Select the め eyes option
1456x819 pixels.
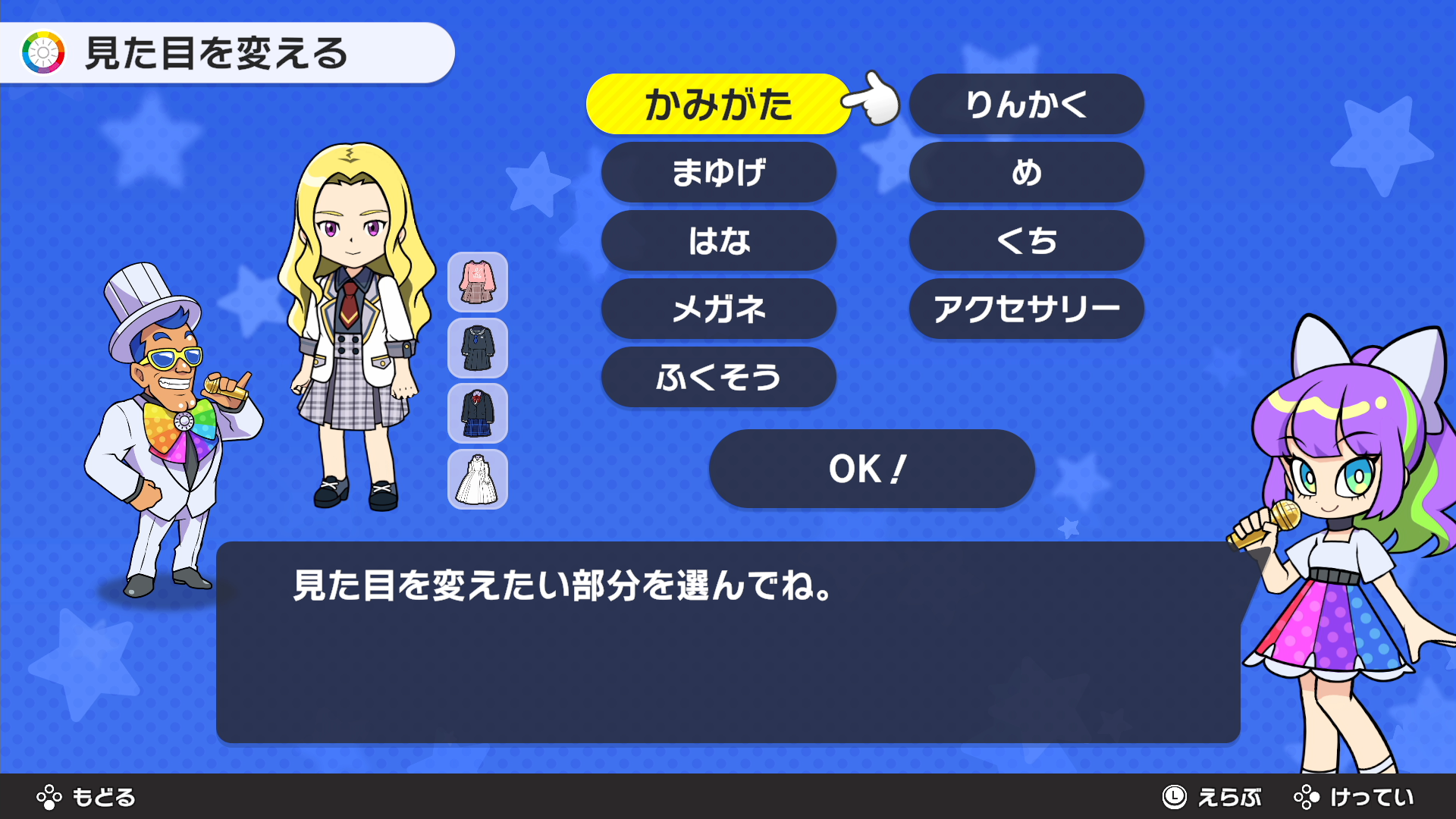tap(1026, 173)
